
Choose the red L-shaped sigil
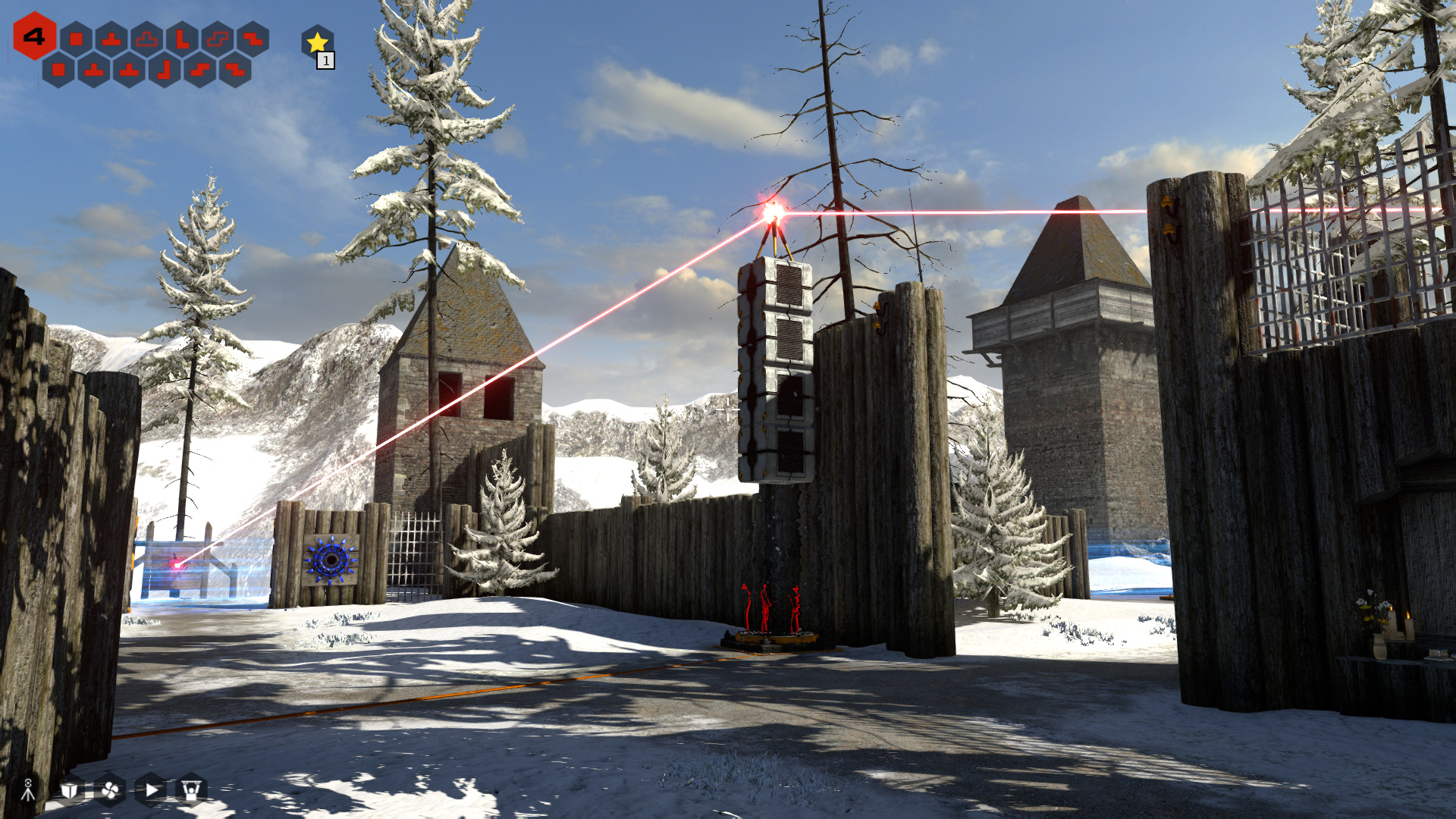coord(183,39)
